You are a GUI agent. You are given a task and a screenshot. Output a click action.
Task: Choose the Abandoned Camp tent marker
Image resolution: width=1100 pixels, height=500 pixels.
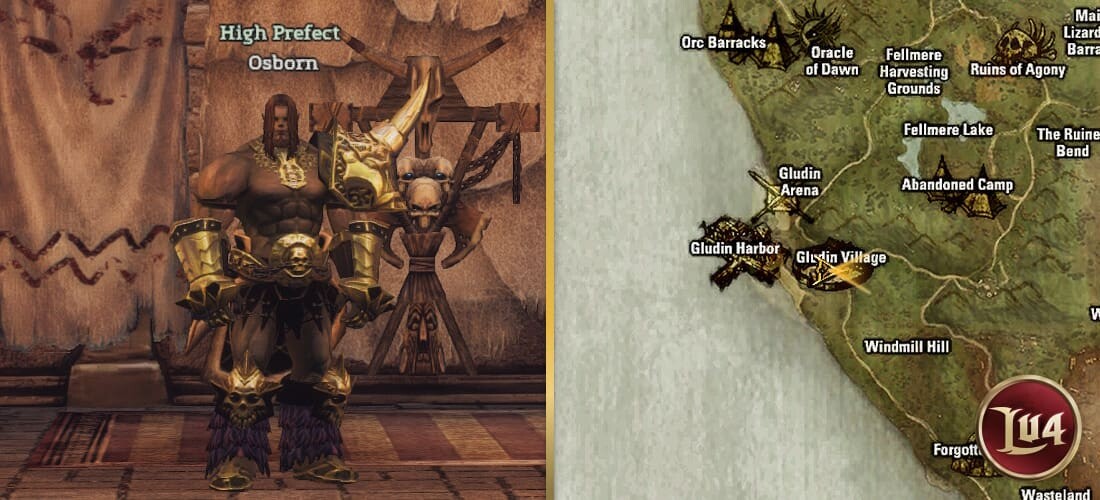(960, 190)
